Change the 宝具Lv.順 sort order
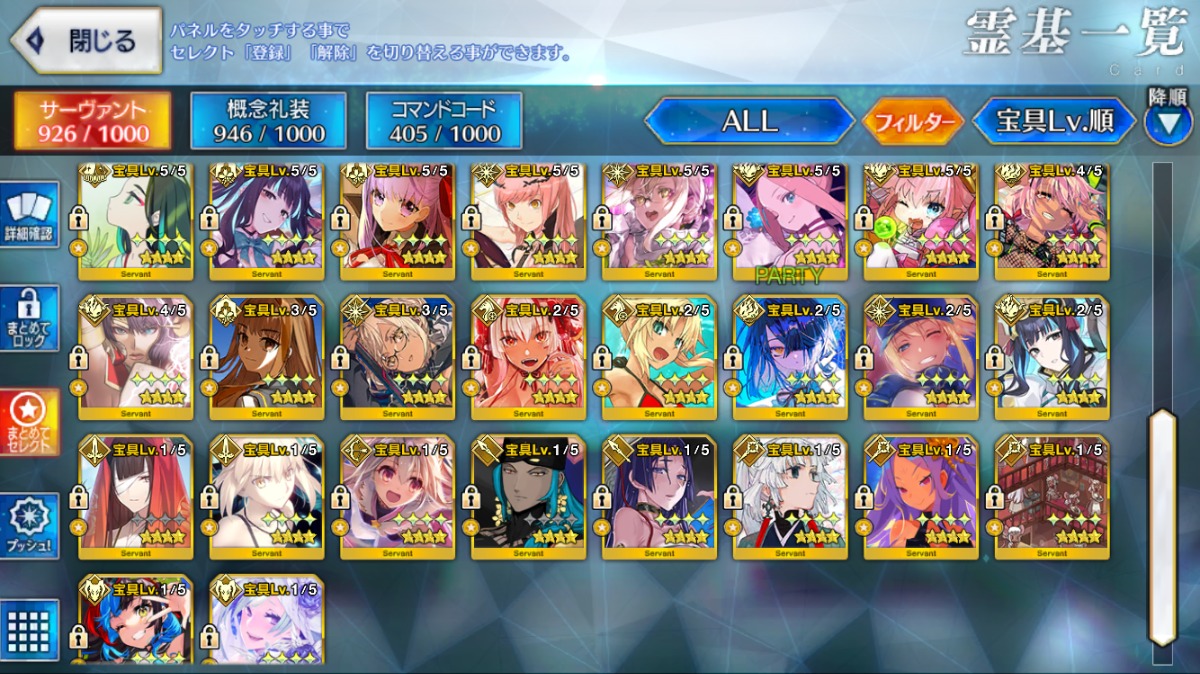Image resolution: width=1200 pixels, height=674 pixels. (1054, 122)
